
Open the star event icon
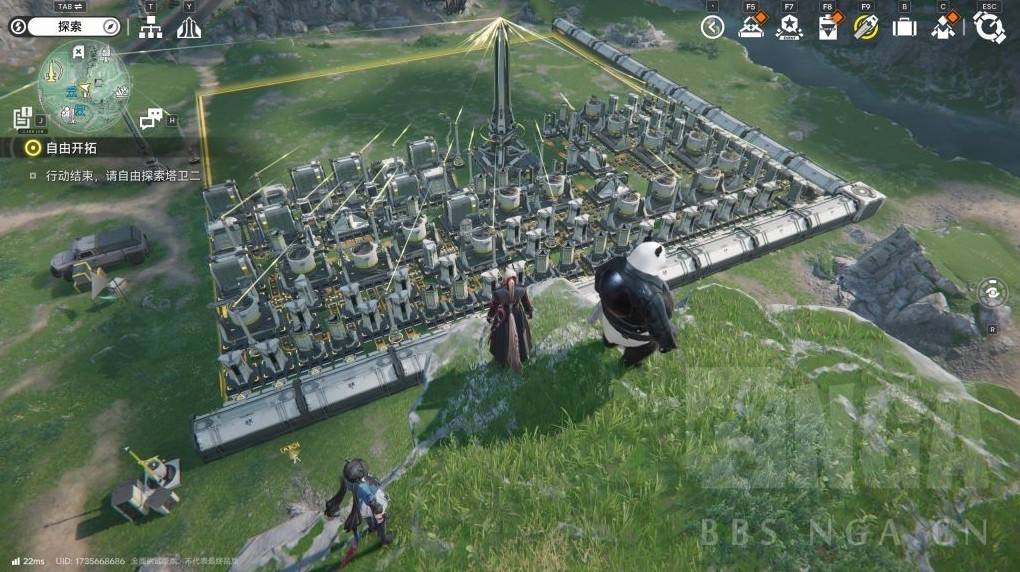tap(789, 27)
